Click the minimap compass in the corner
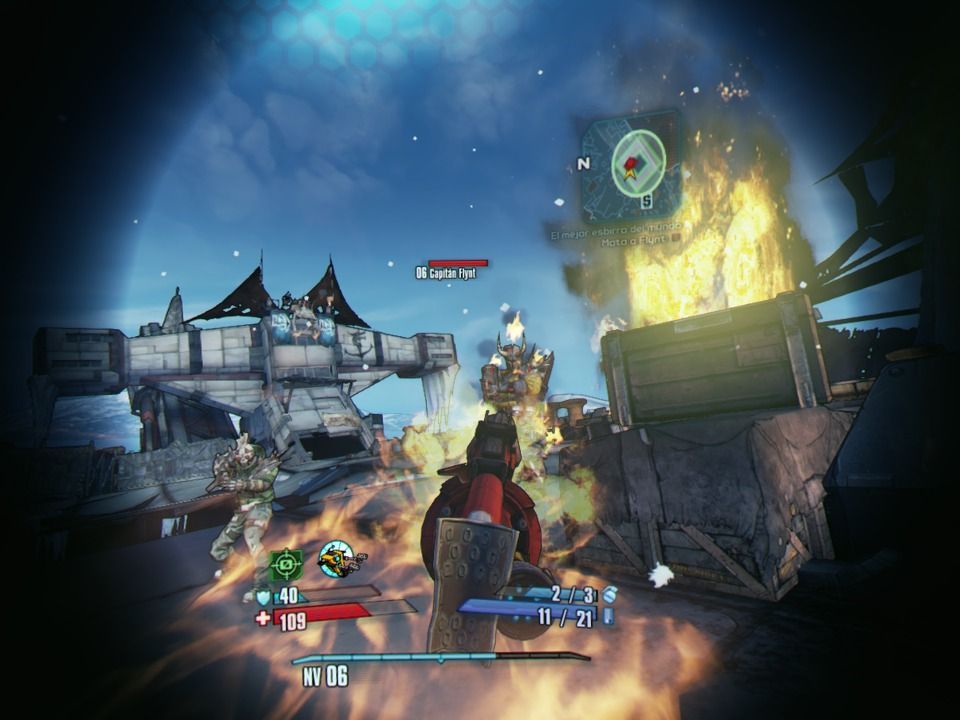Screen dimensions: 960x720 (632, 163)
